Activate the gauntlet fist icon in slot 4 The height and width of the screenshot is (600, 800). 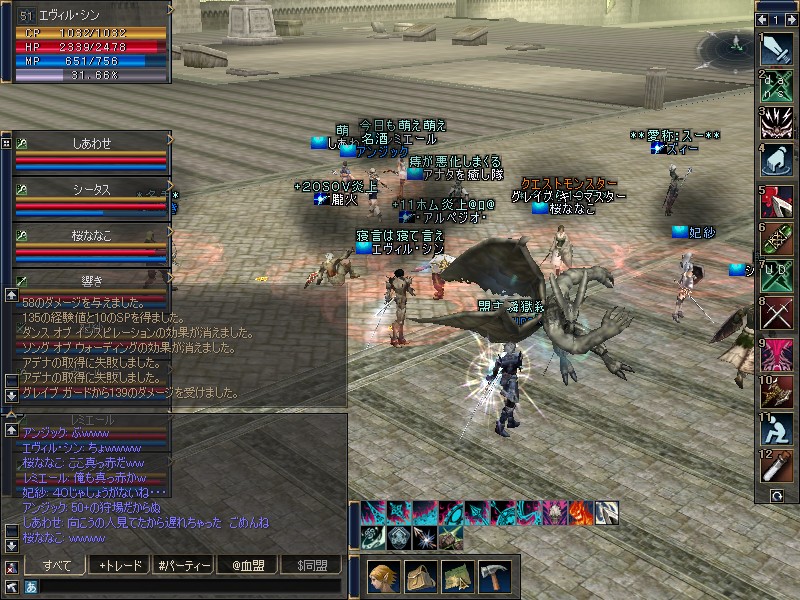tap(777, 160)
